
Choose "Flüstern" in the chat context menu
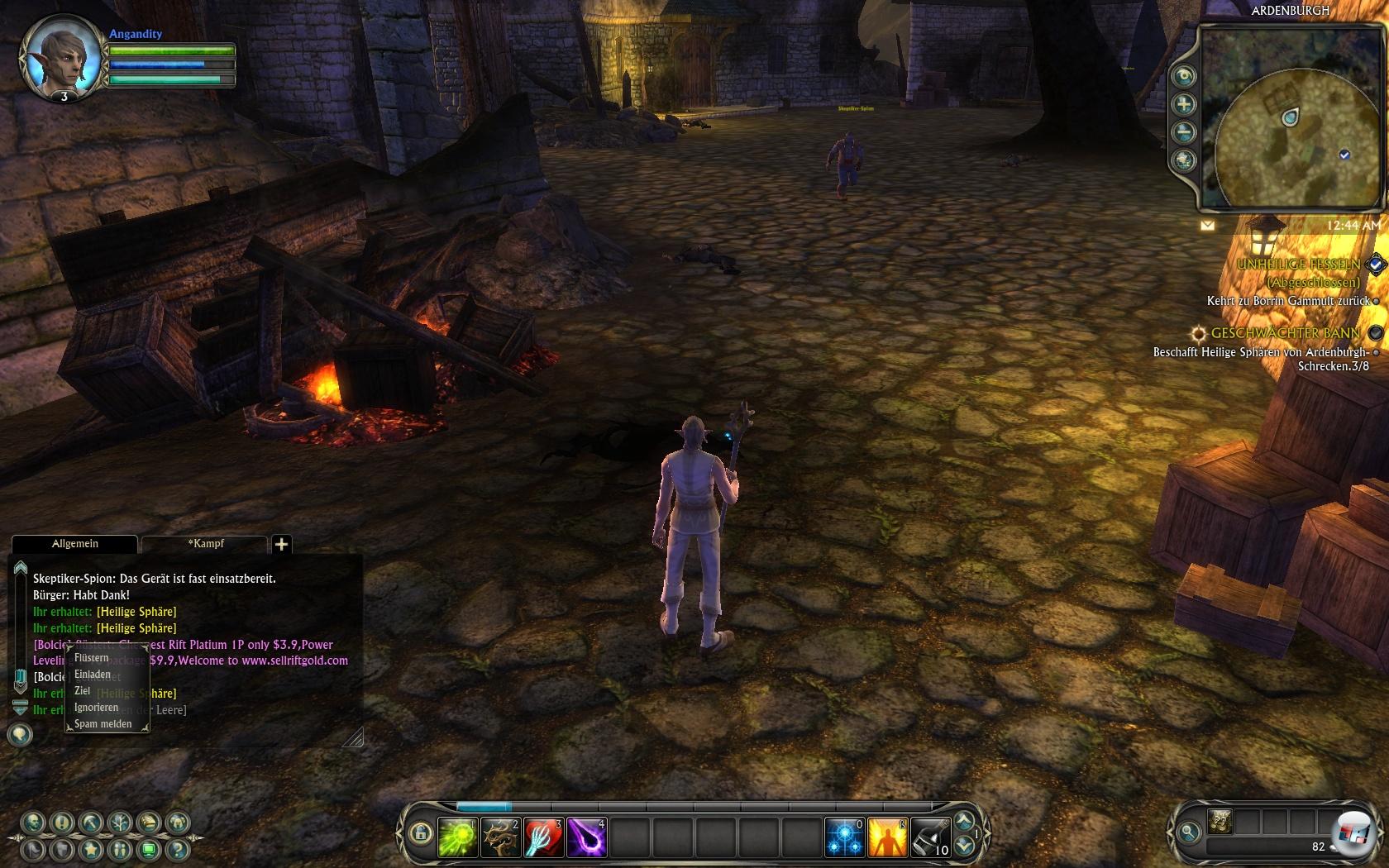(92, 658)
